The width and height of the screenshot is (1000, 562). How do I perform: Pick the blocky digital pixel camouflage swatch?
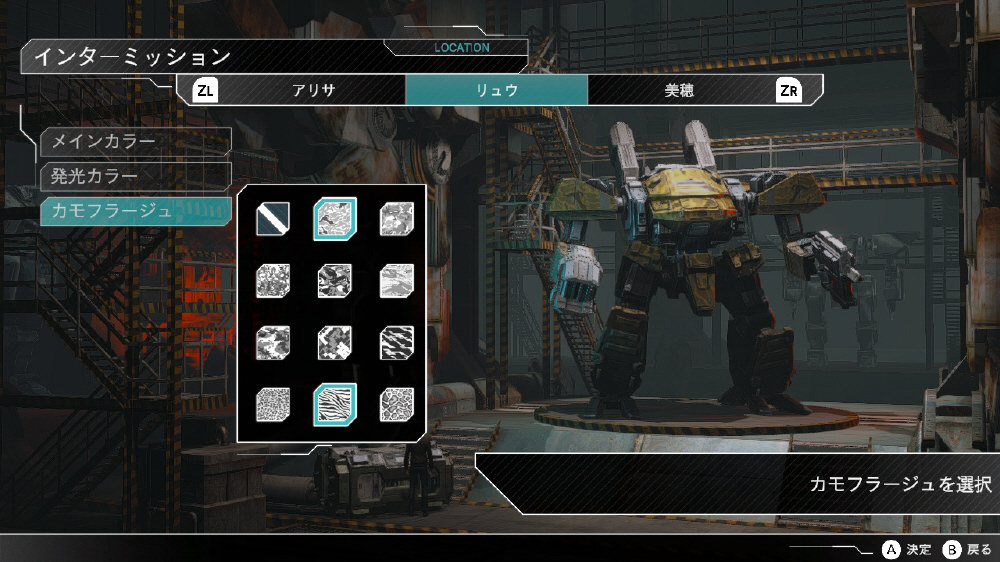click(x=335, y=344)
